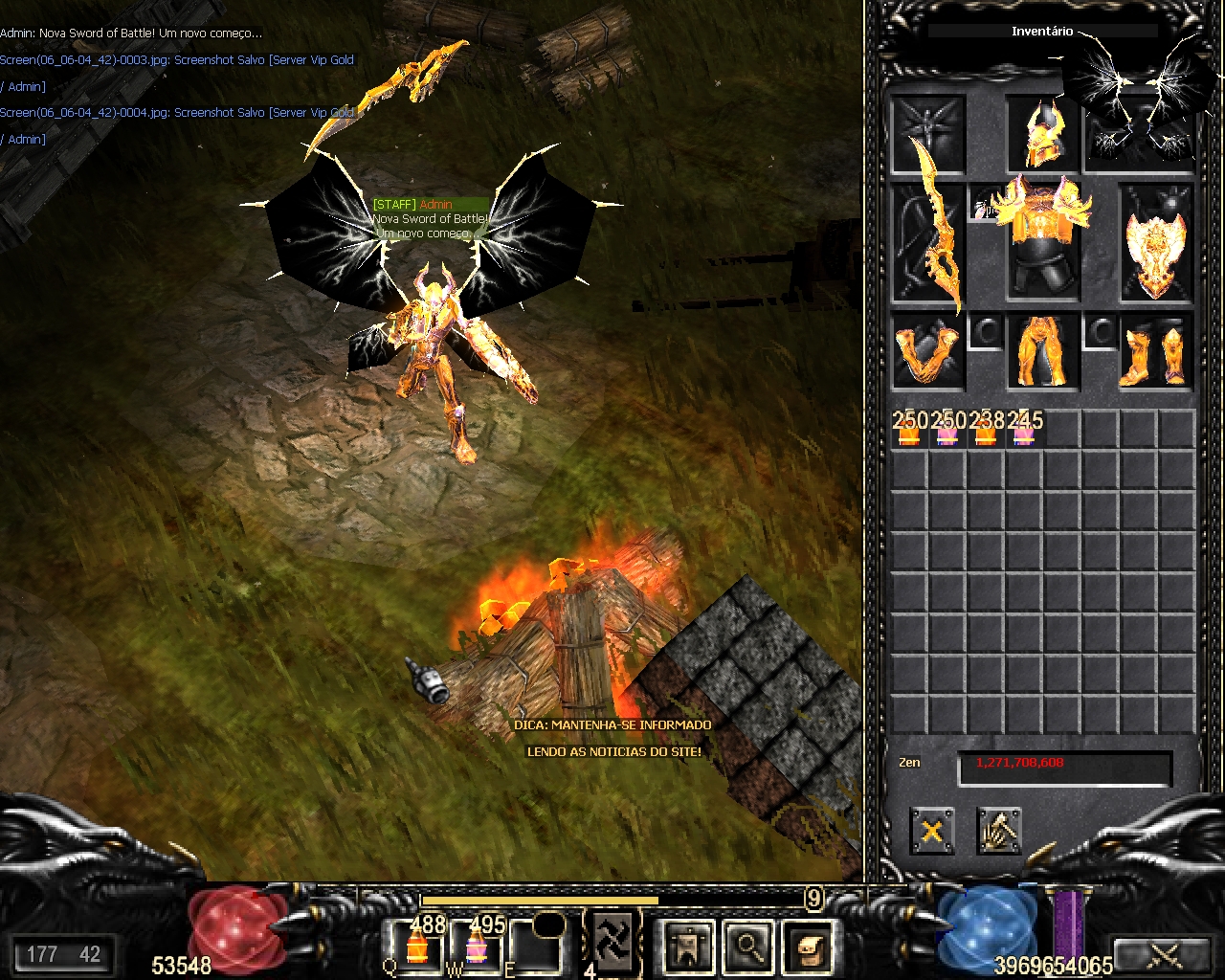Image resolution: width=1225 pixels, height=980 pixels.
Task: Close the Inventário panel with the X button
Action: (931, 830)
